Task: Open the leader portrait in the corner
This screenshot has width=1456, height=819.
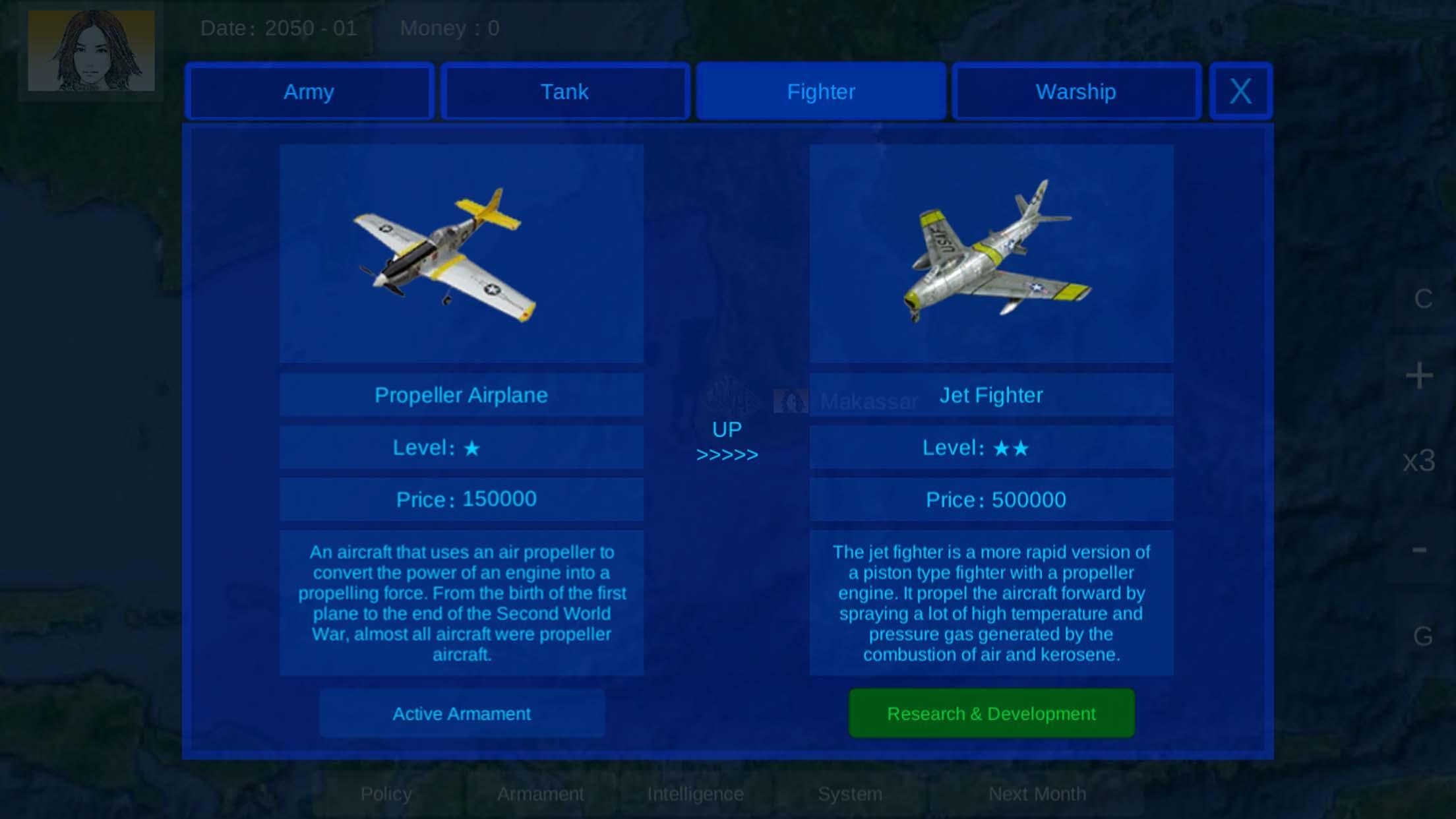Action: (91, 51)
